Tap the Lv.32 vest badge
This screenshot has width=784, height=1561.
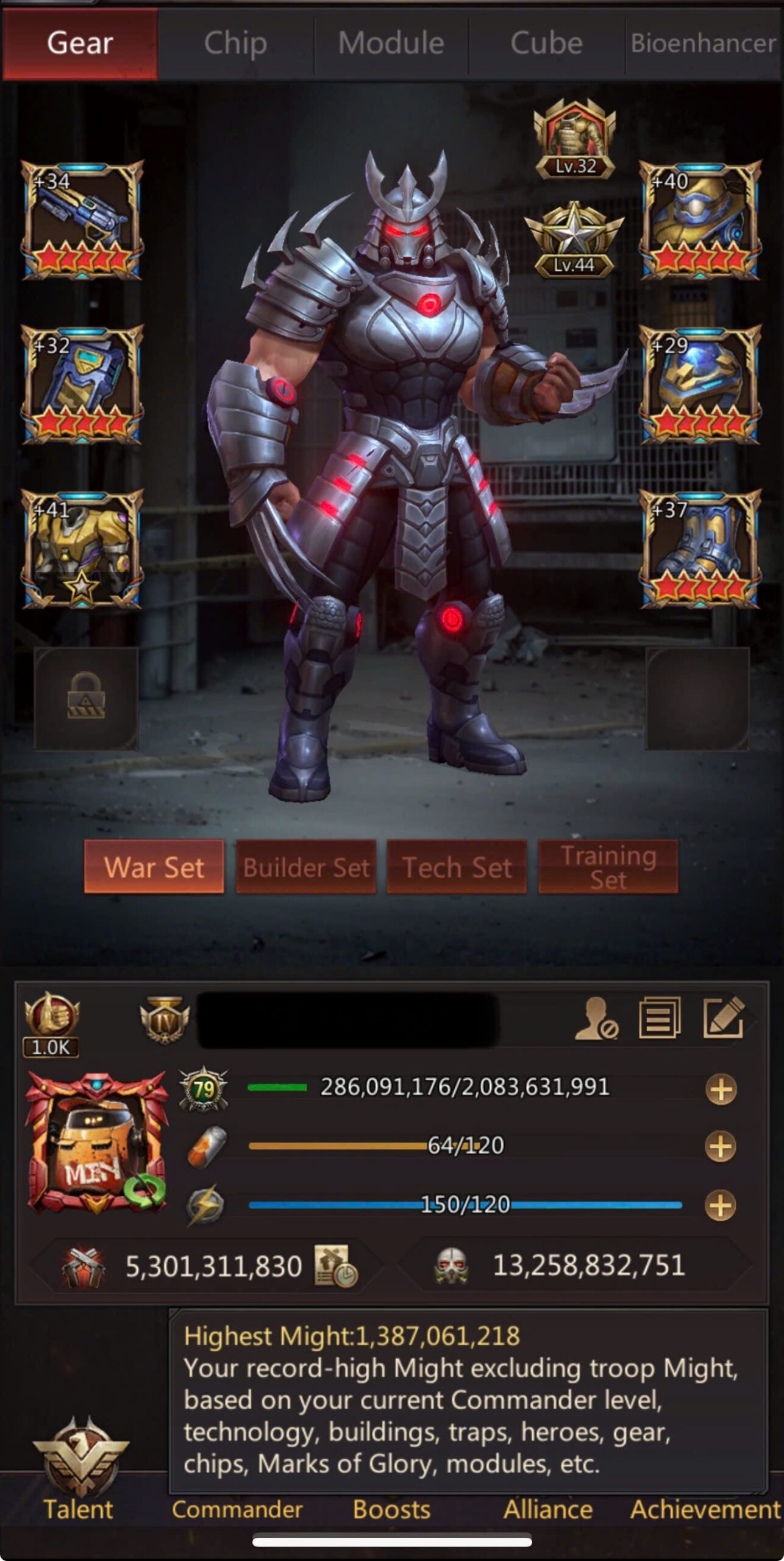click(x=574, y=140)
